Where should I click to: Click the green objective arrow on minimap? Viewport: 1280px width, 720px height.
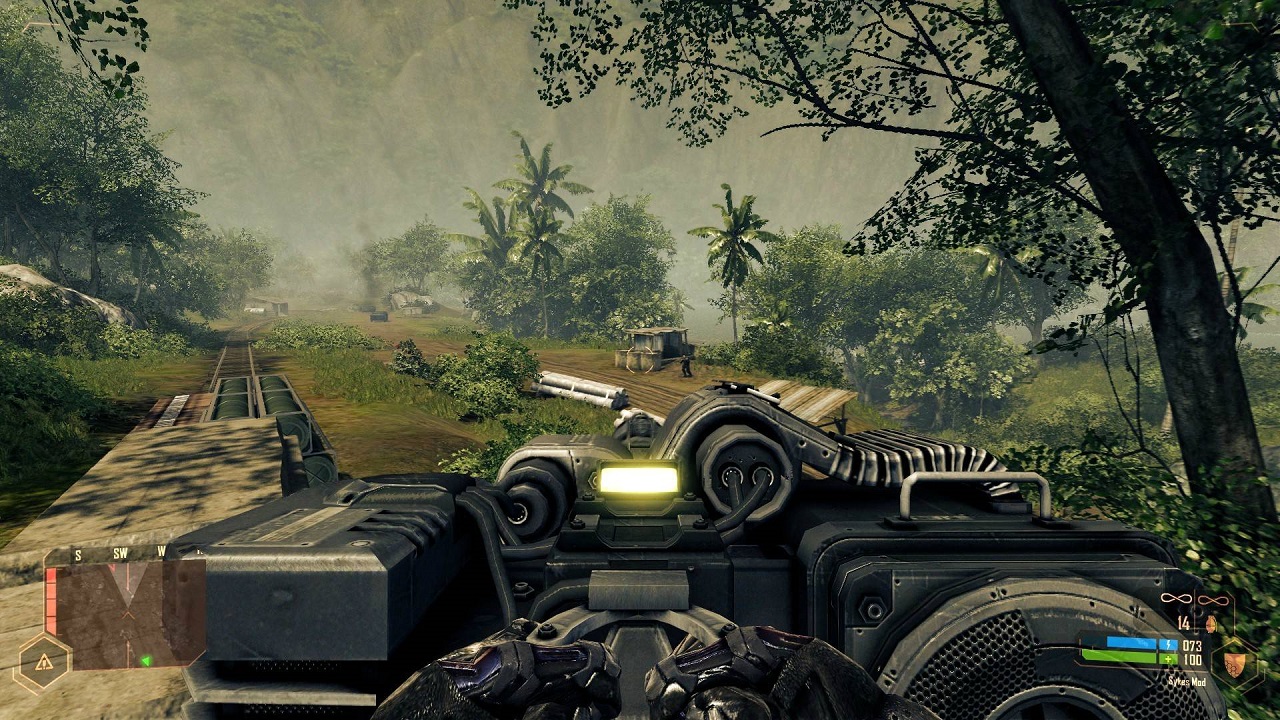[x=146, y=660]
